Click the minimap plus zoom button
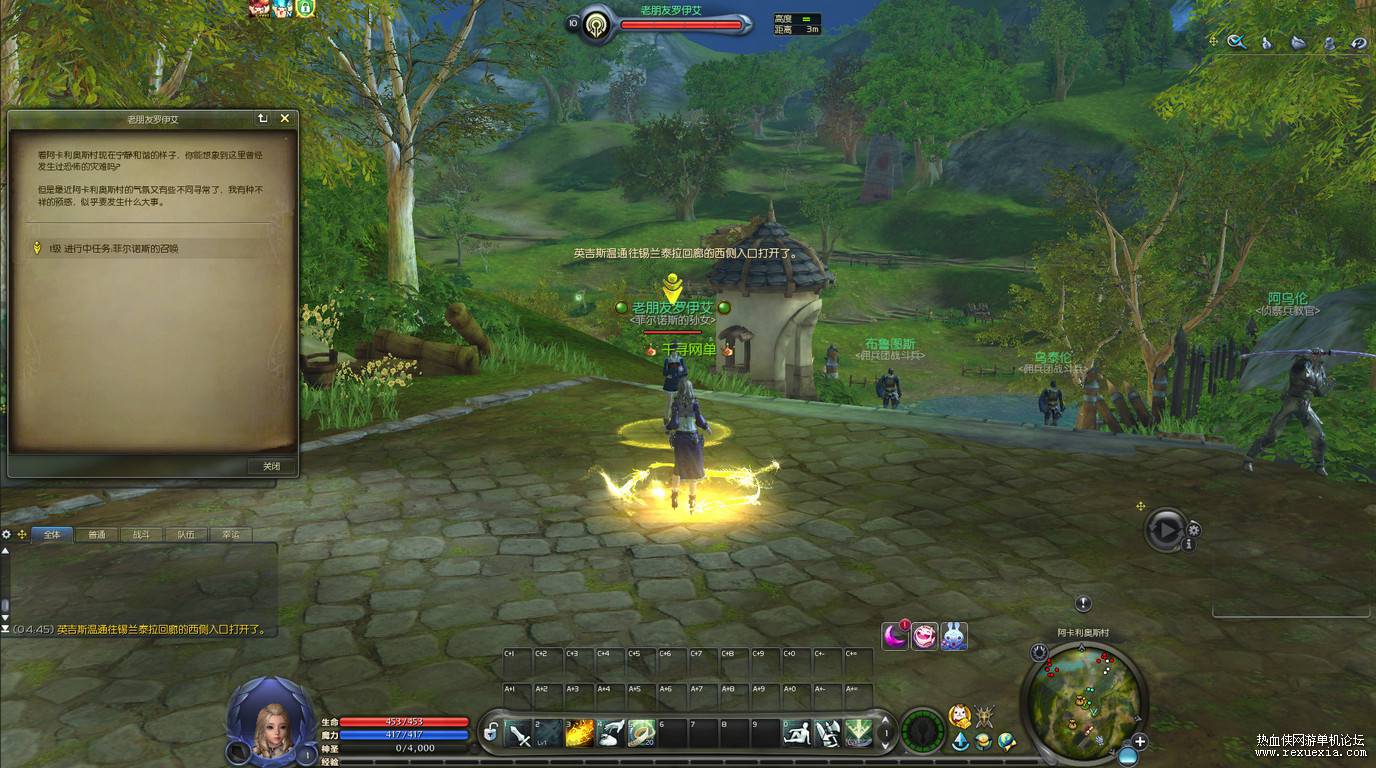 pos(1139,741)
